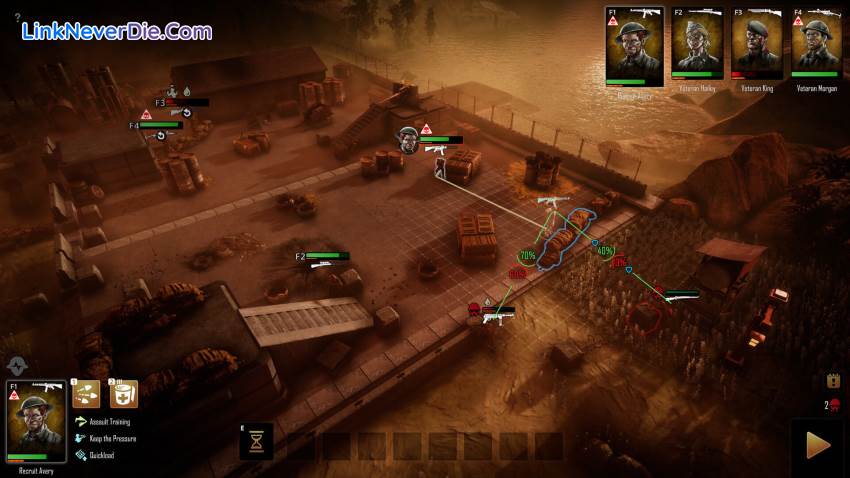Activate the footsteps movement ability
This screenshot has width=850, height=478.
pyautogui.click(x=85, y=393)
